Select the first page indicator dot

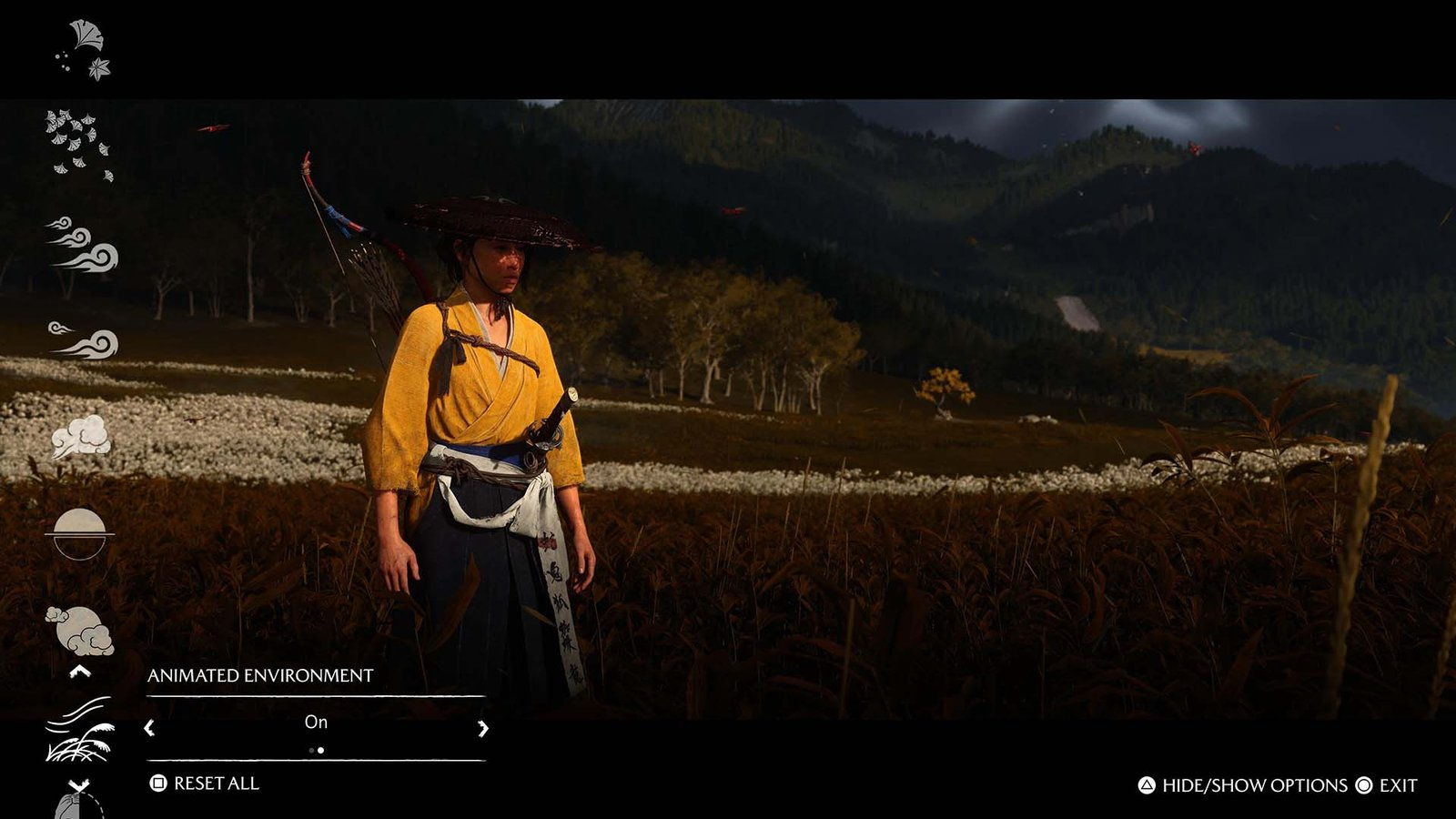coord(311,750)
